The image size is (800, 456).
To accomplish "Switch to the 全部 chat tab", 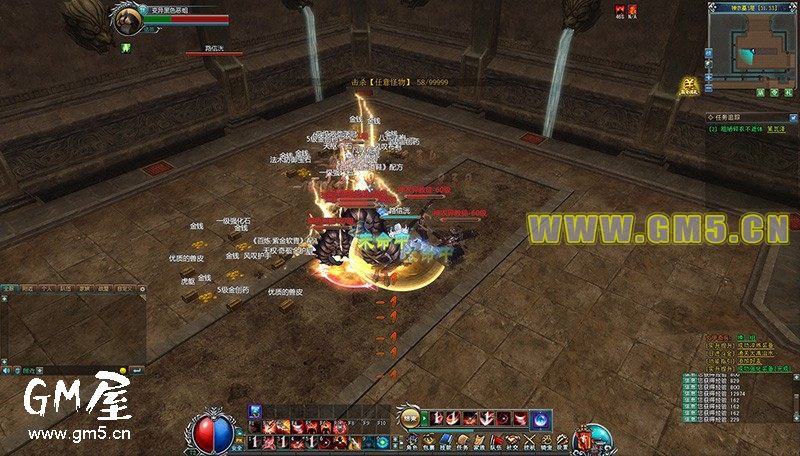I will 8,287.
